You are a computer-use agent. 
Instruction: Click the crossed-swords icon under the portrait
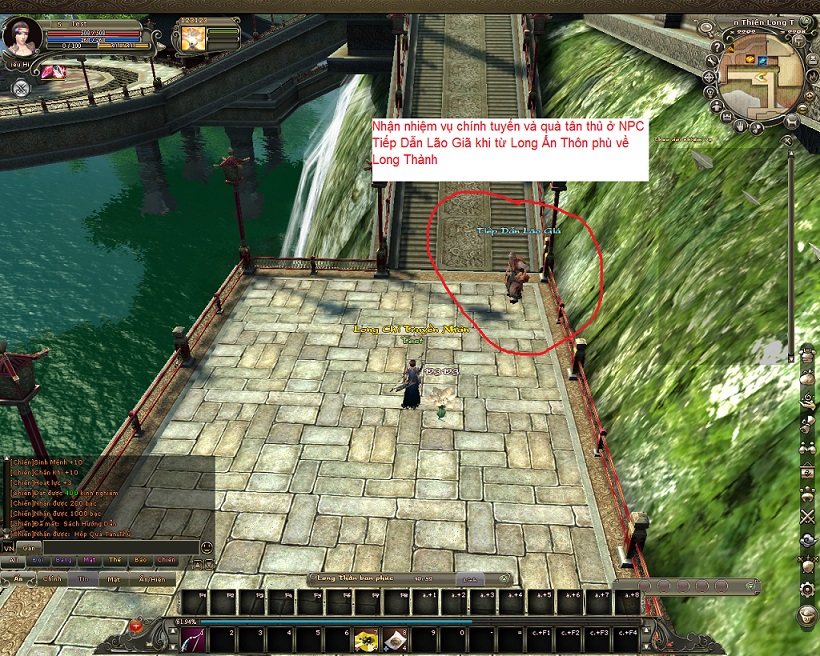click(20, 87)
